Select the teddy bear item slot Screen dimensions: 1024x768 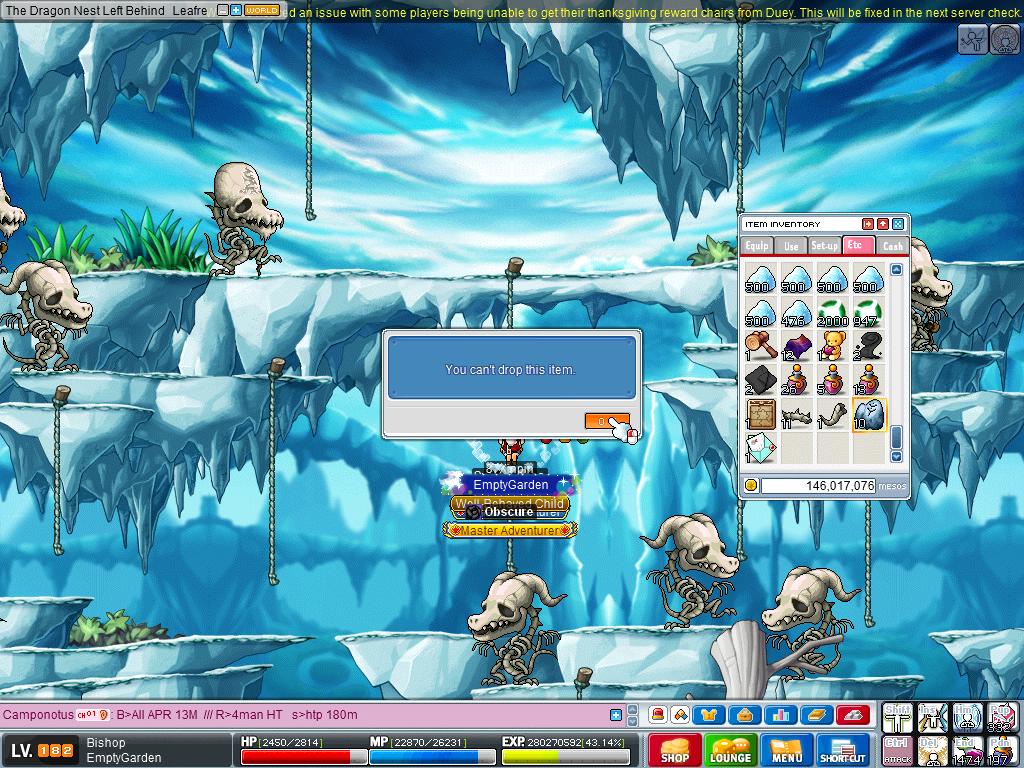[832, 345]
